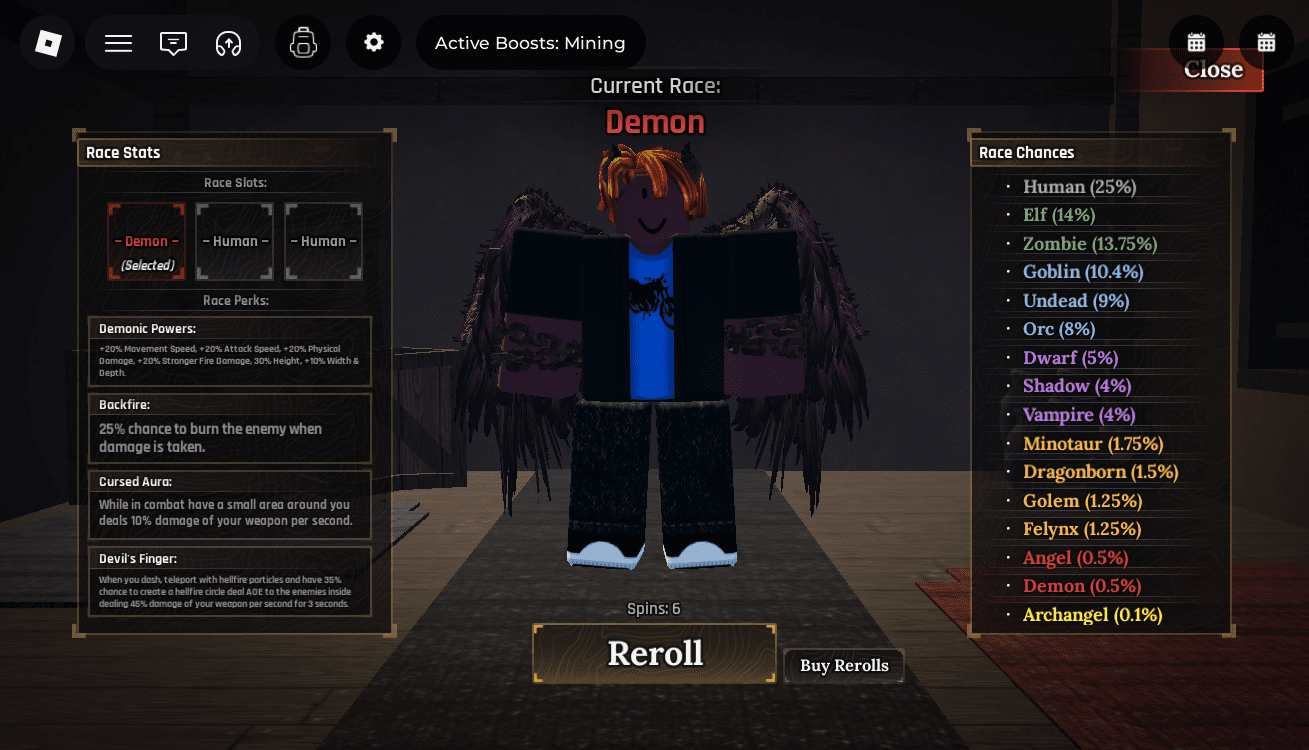Select the middle Human race slot
This screenshot has height=750, width=1309.
pyautogui.click(x=234, y=241)
